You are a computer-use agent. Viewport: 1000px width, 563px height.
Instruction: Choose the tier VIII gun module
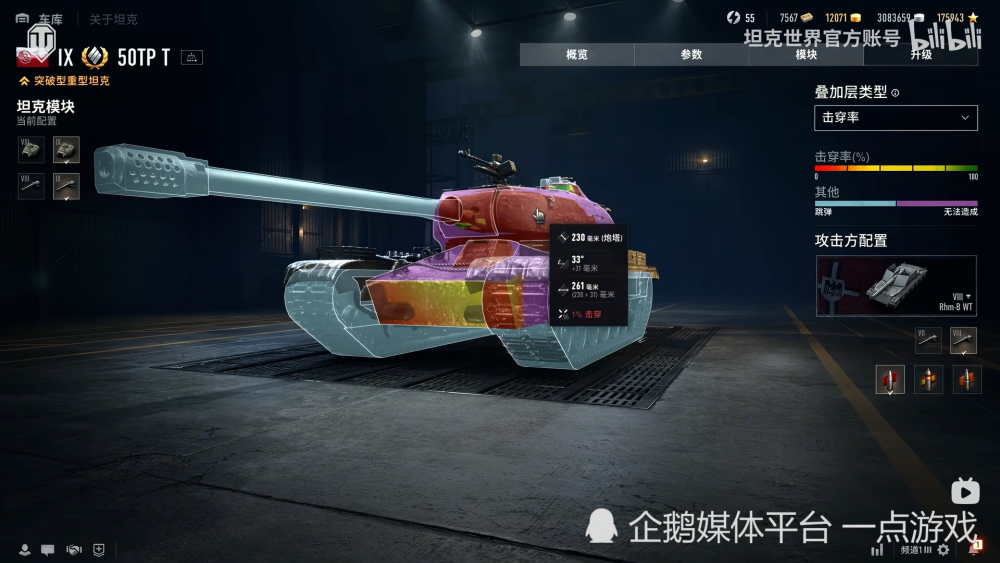31,186
